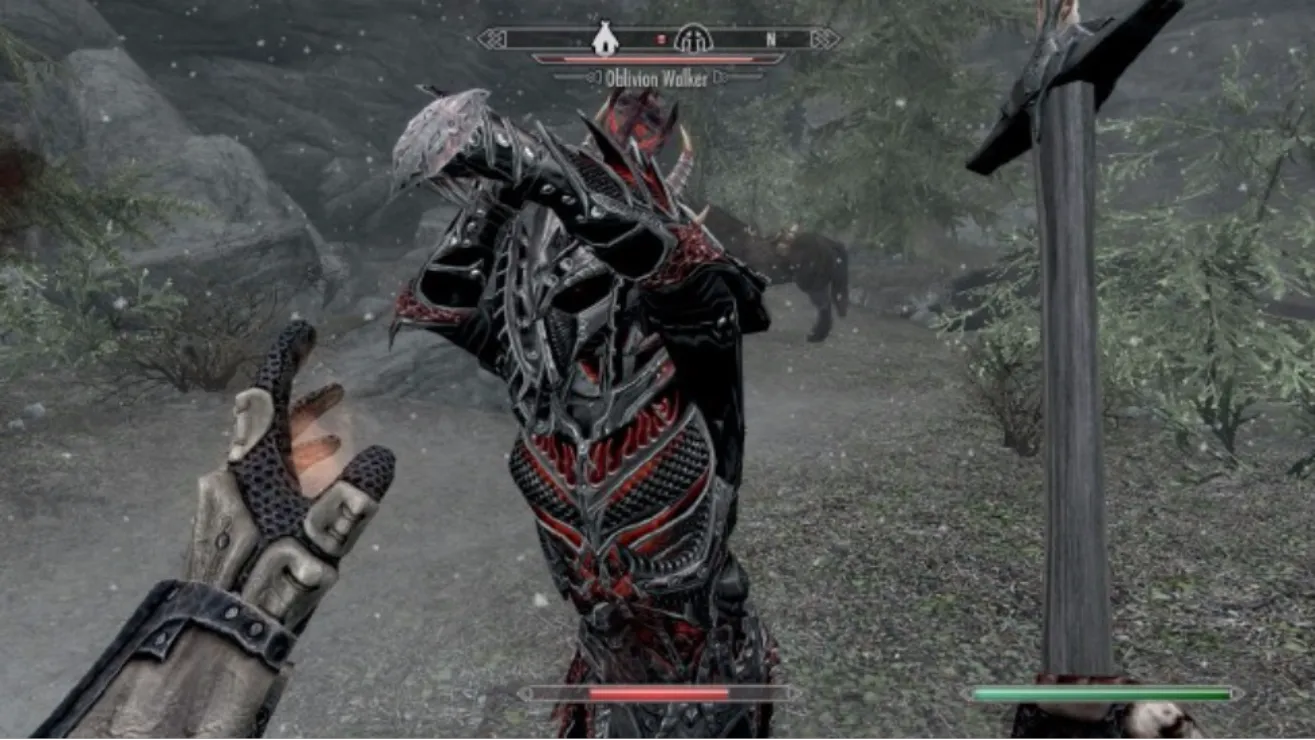The height and width of the screenshot is (740, 1315).
Task: Click the domed ruin marker on the compass
Action: click(692, 39)
